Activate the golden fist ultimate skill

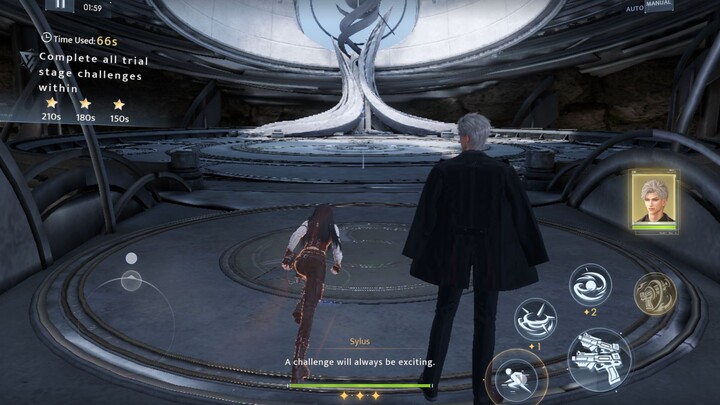pyautogui.click(x=655, y=293)
